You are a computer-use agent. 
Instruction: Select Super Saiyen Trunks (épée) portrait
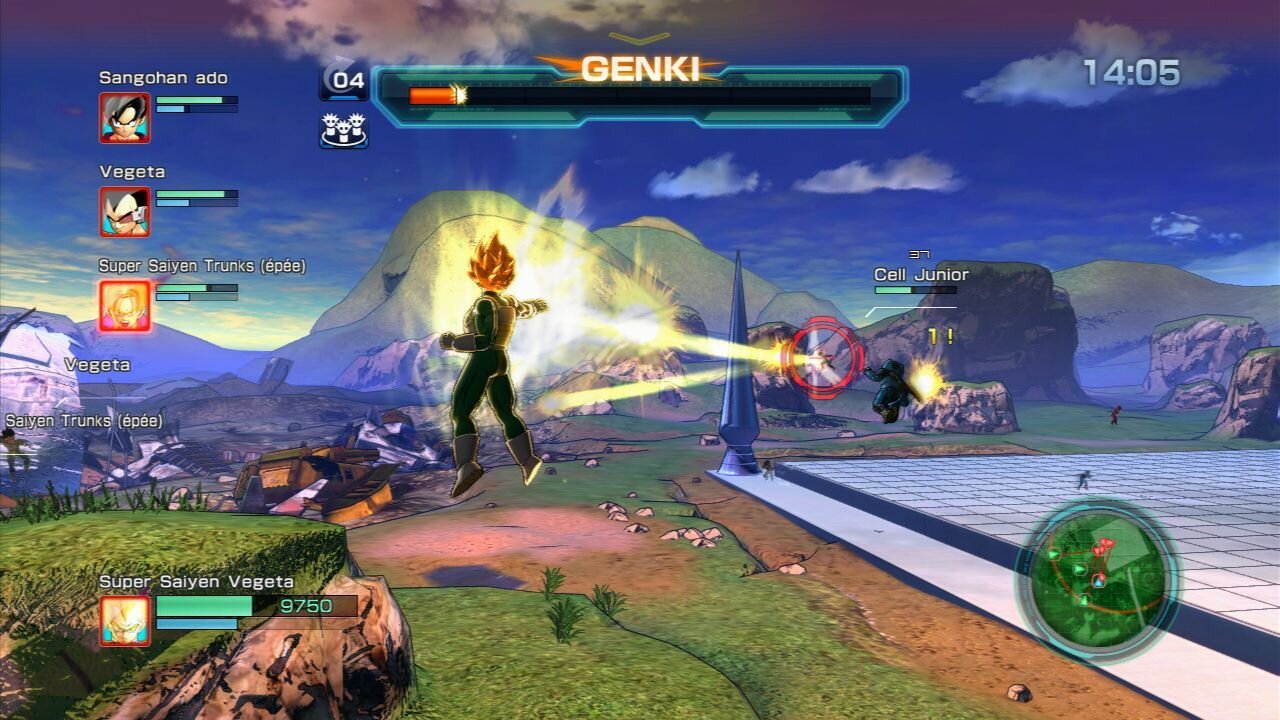click(125, 305)
